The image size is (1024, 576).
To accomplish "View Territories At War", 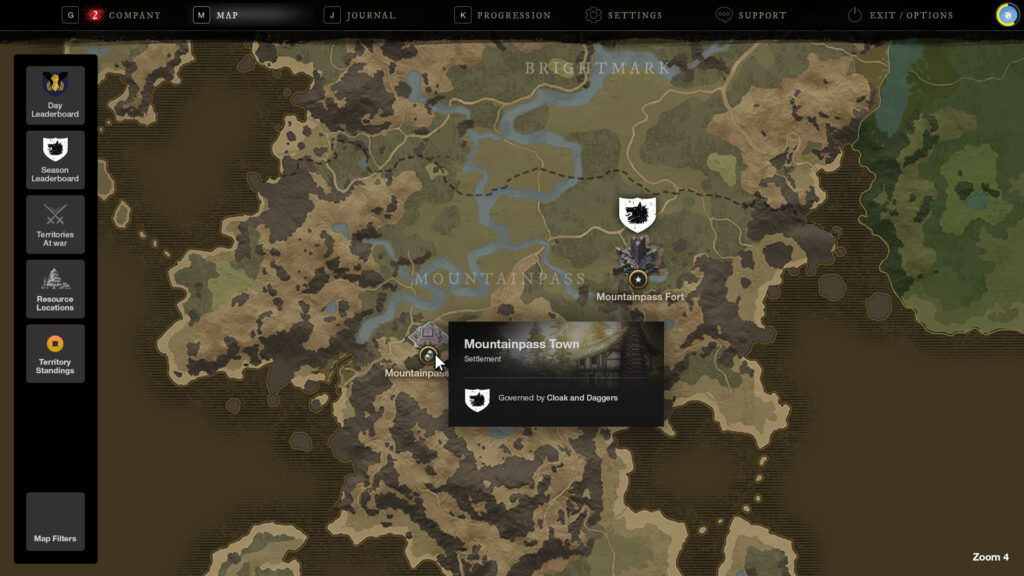I will coord(55,224).
